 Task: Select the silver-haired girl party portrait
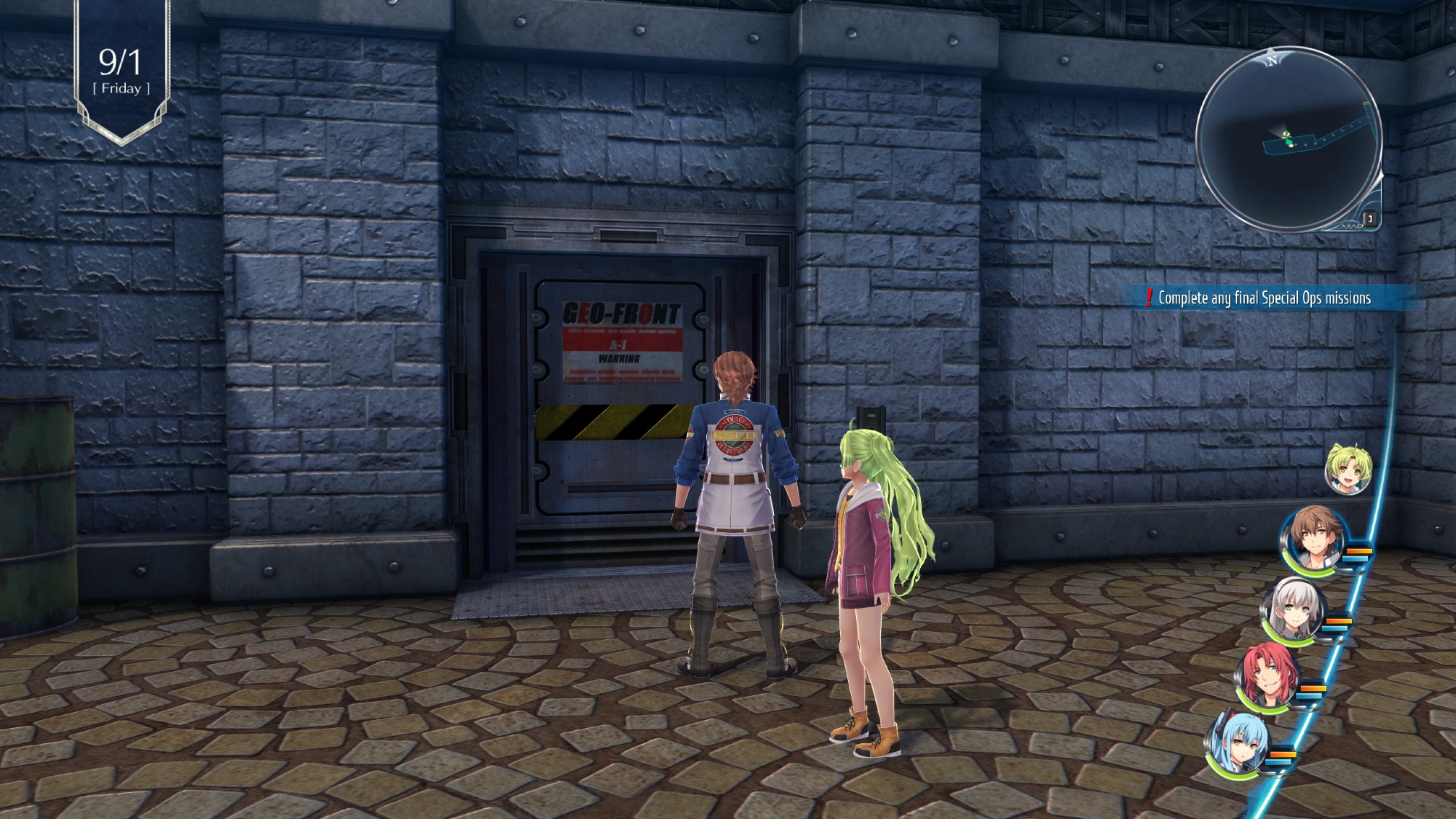click(1292, 612)
